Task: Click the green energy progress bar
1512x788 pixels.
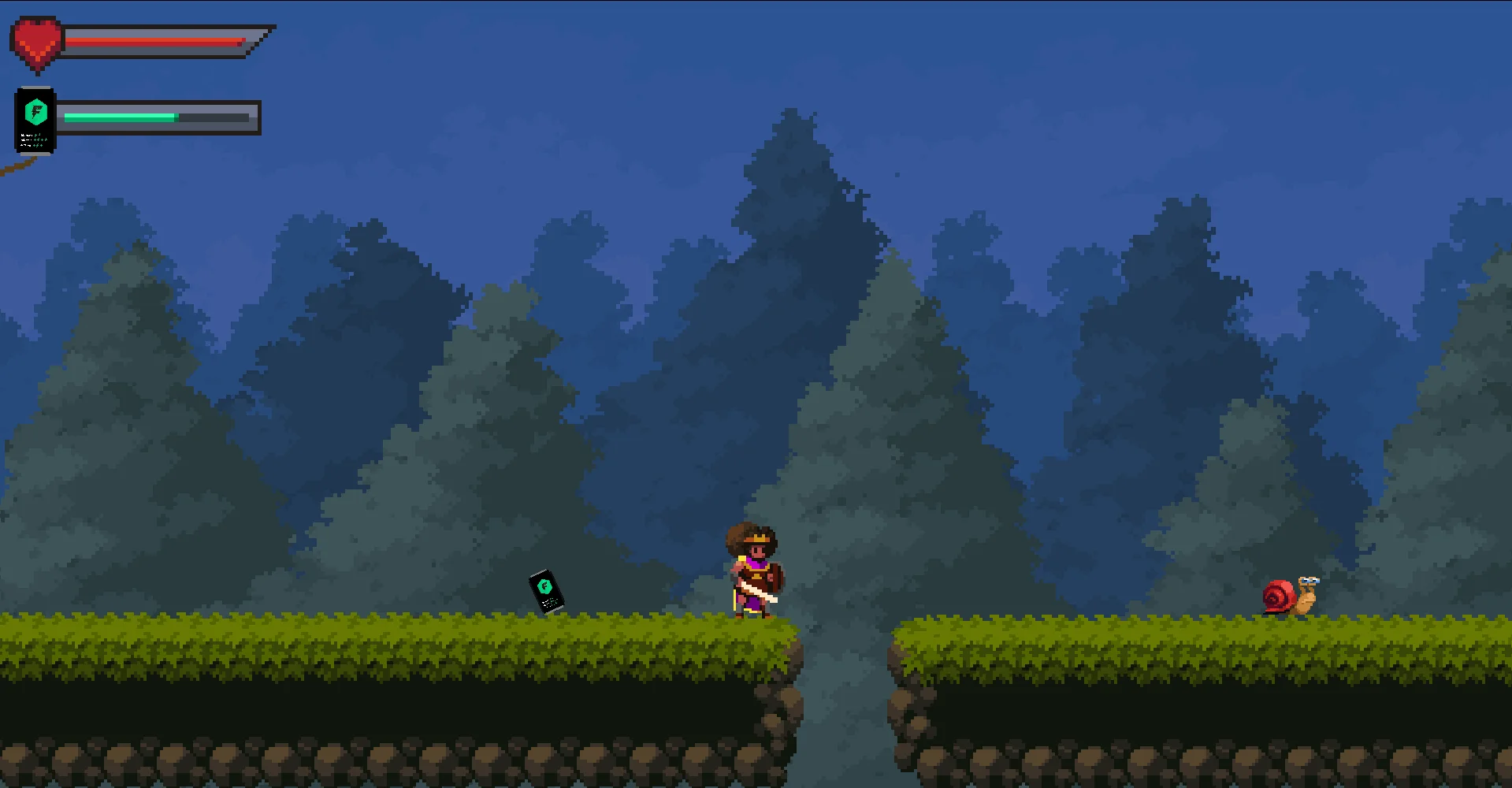Action: (x=117, y=117)
